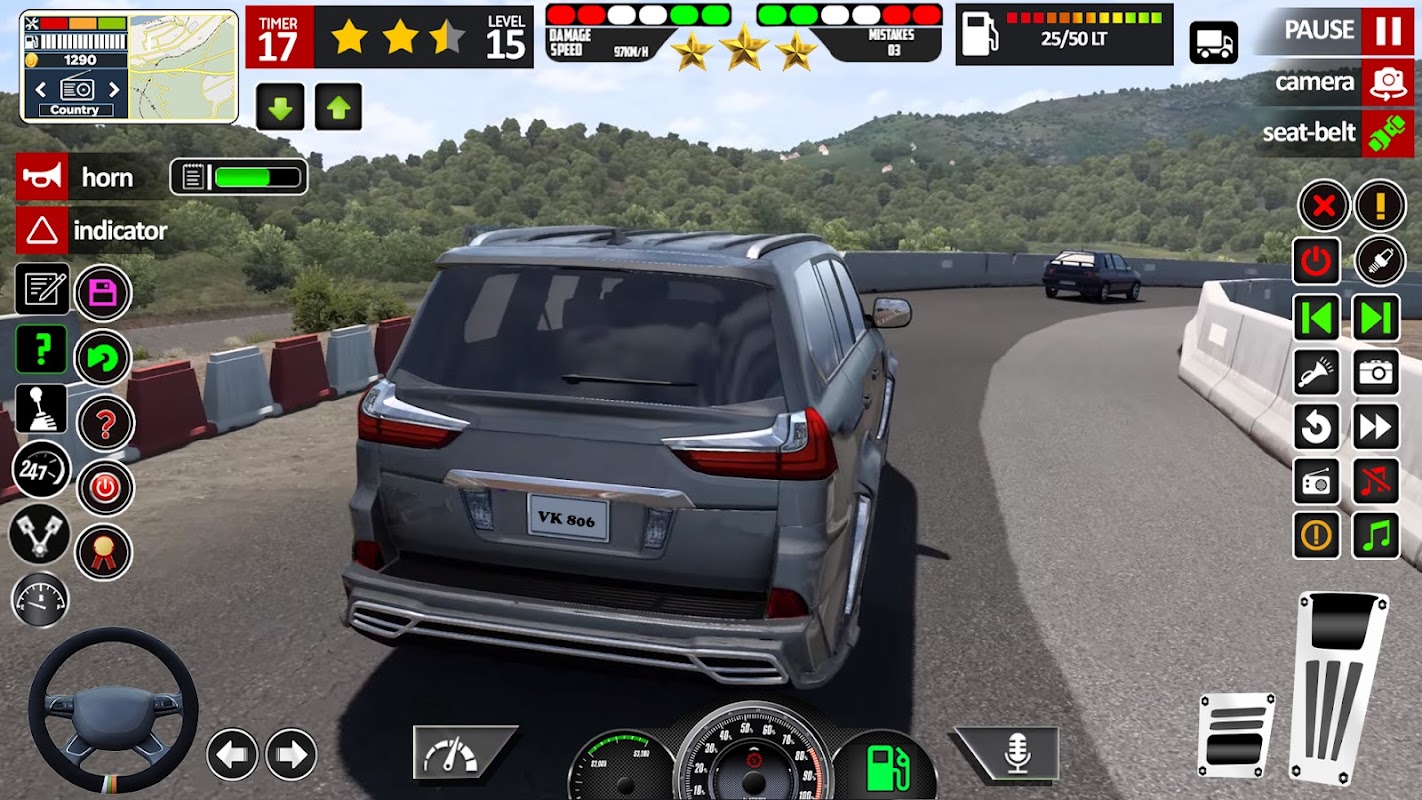
Task: Sound the horn
Action: pyautogui.click(x=42, y=177)
